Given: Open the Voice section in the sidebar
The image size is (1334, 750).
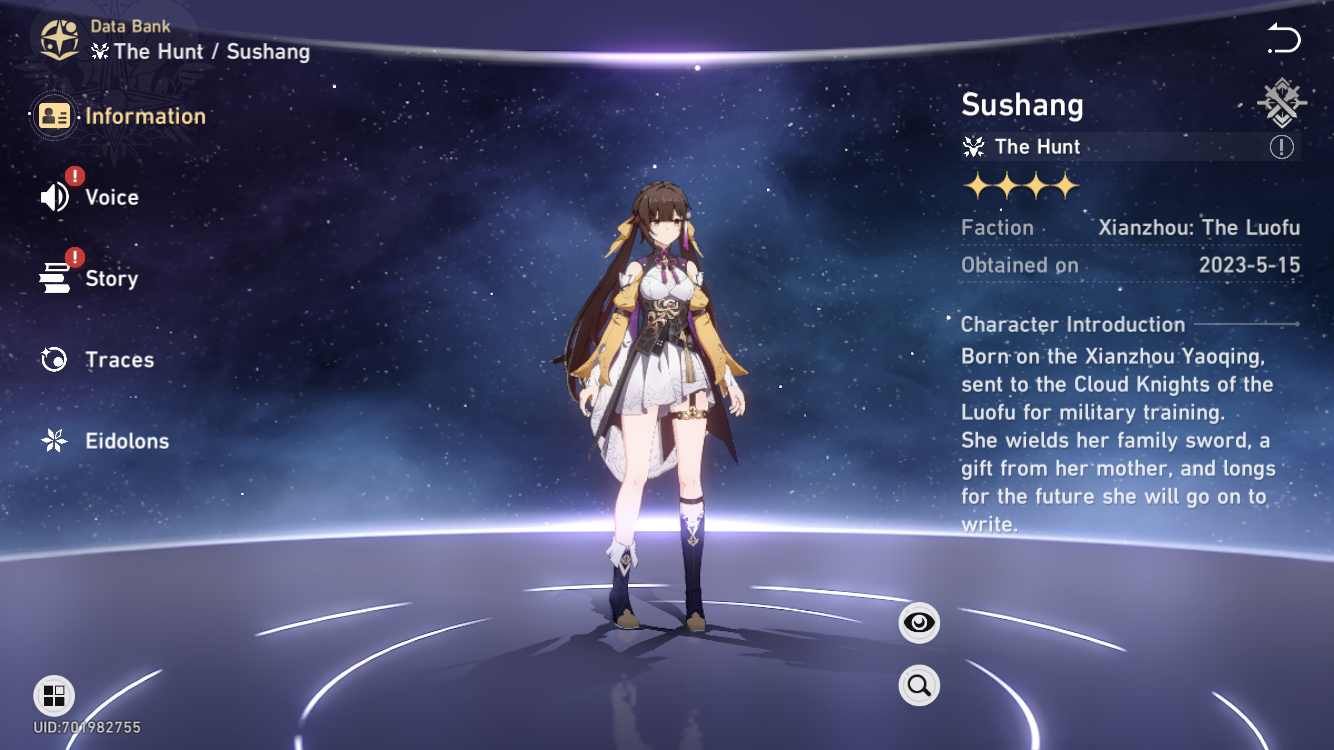Looking at the screenshot, I should pos(113,197).
